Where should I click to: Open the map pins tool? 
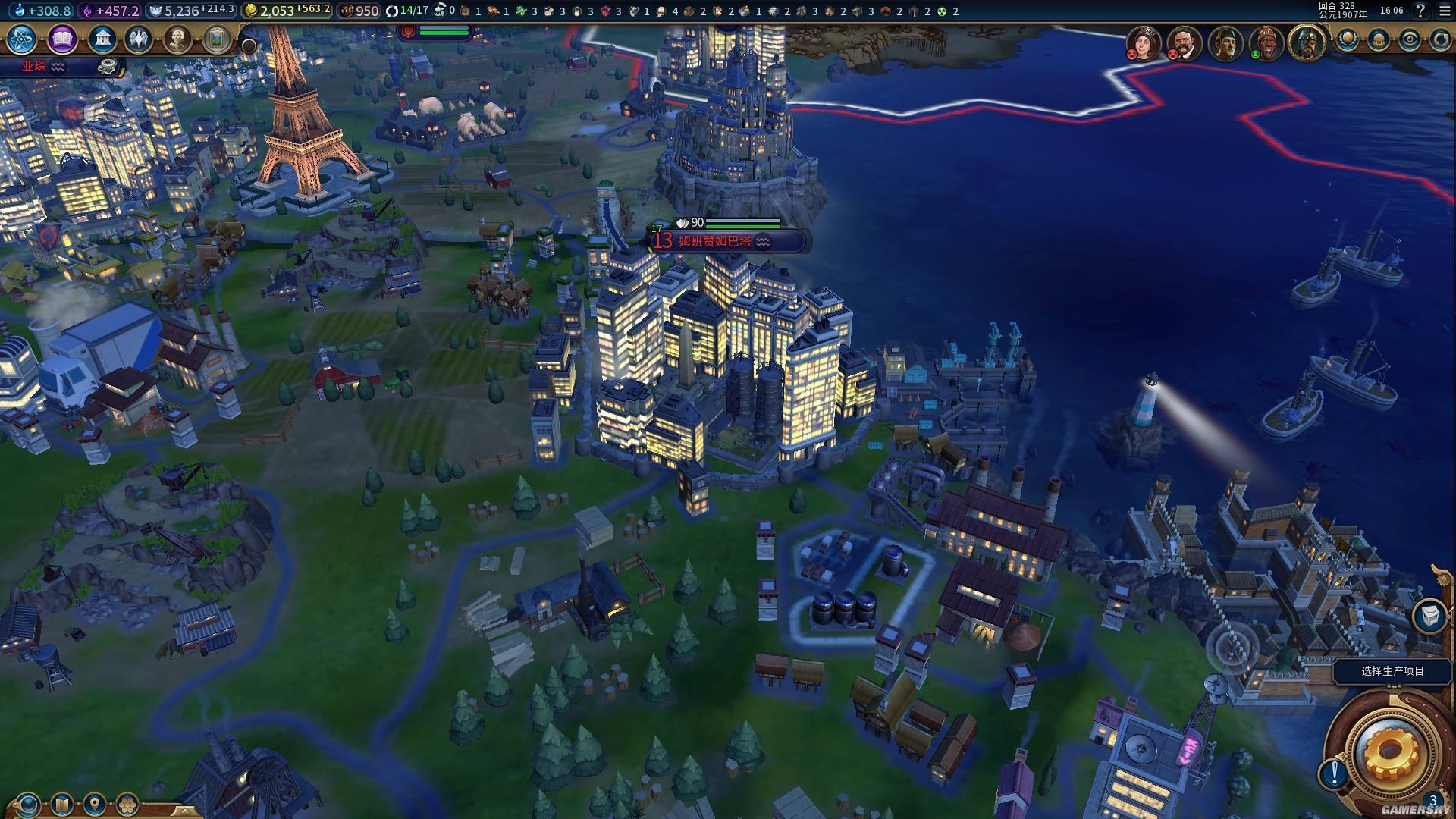click(x=94, y=804)
